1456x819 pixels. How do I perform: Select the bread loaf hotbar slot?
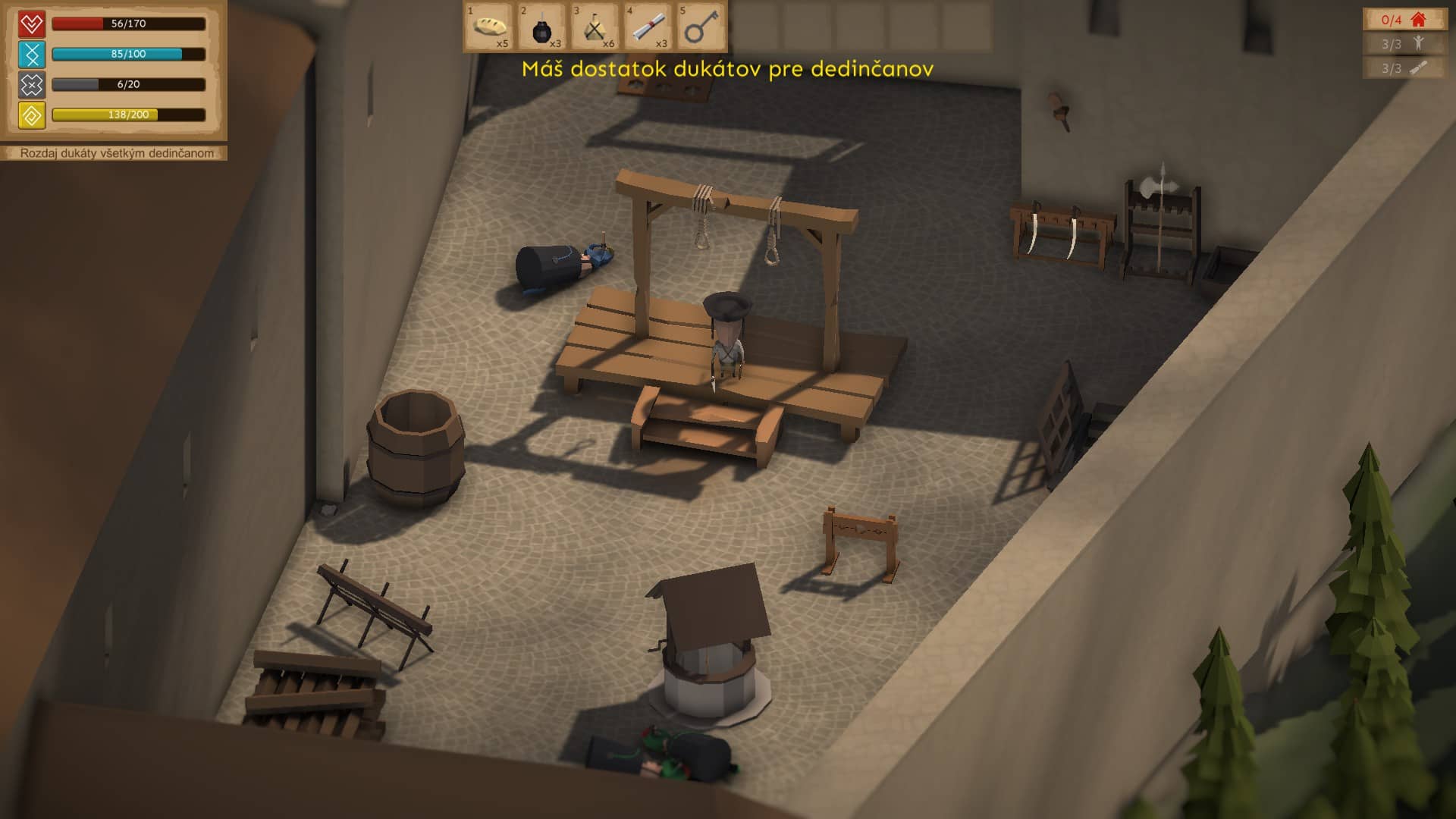pyautogui.click(x=489, y=27)
